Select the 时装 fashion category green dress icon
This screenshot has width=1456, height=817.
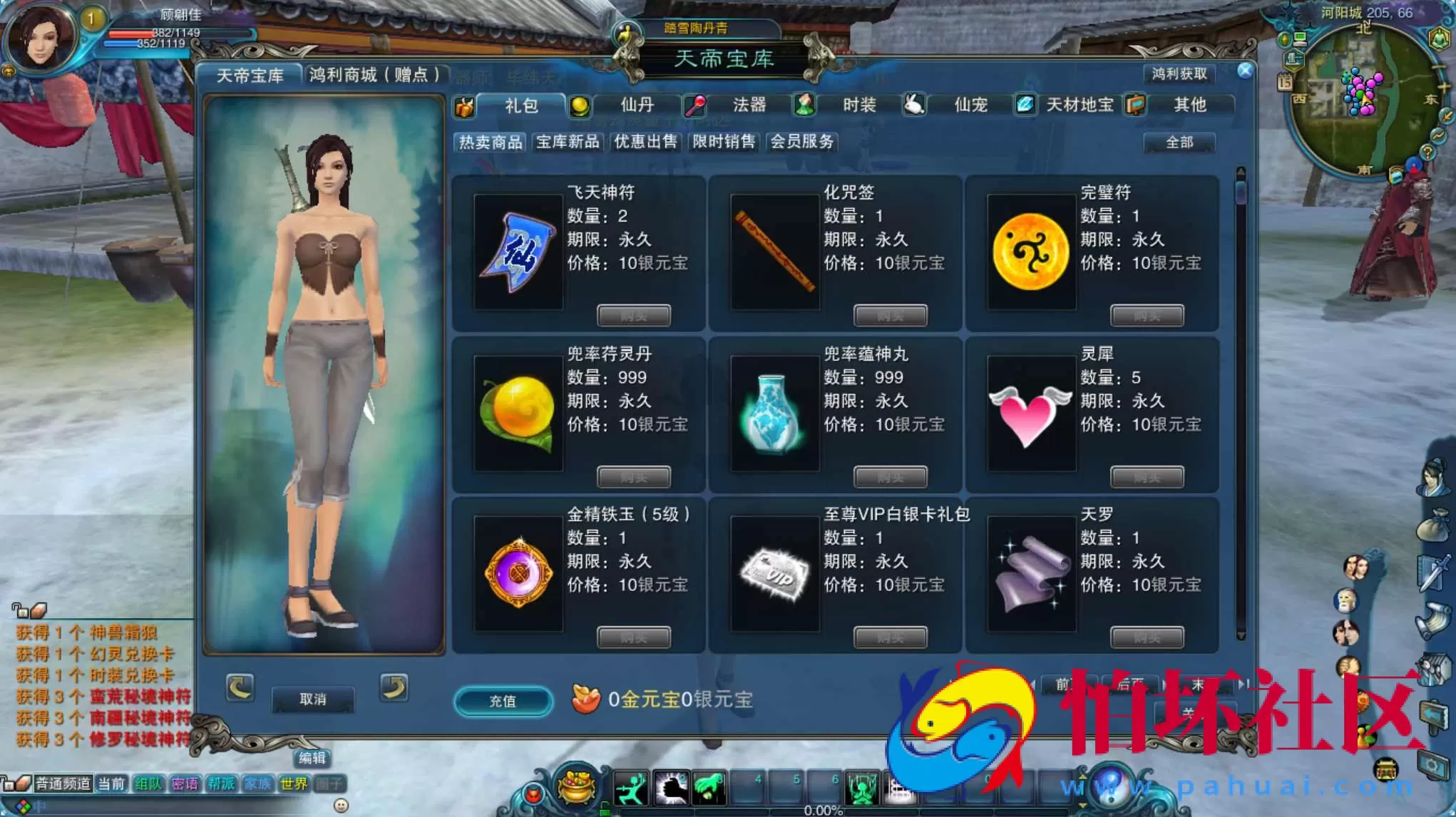[806, 106]
